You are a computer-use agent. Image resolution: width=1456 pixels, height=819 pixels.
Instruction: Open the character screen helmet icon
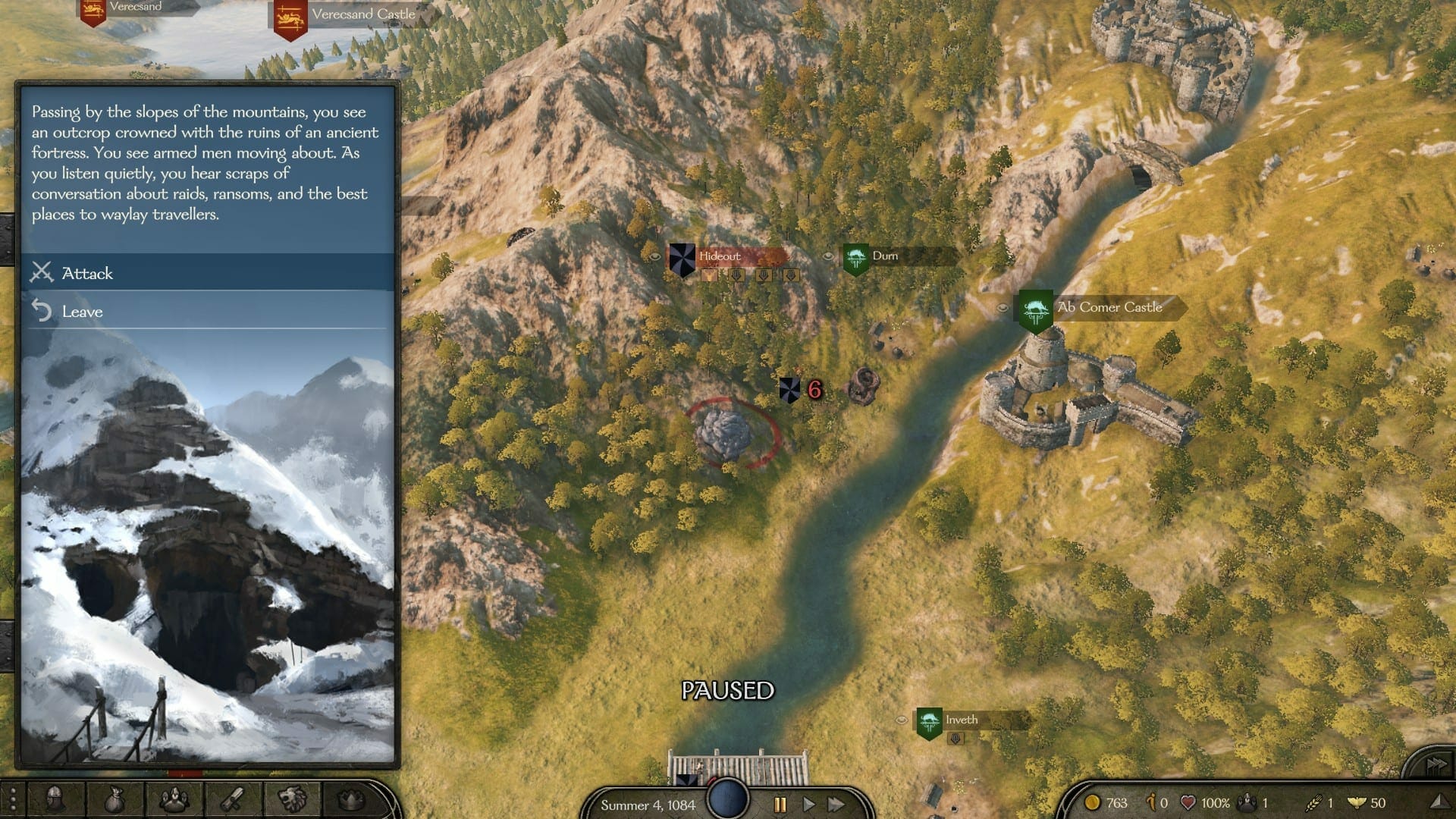click(55, 799)
